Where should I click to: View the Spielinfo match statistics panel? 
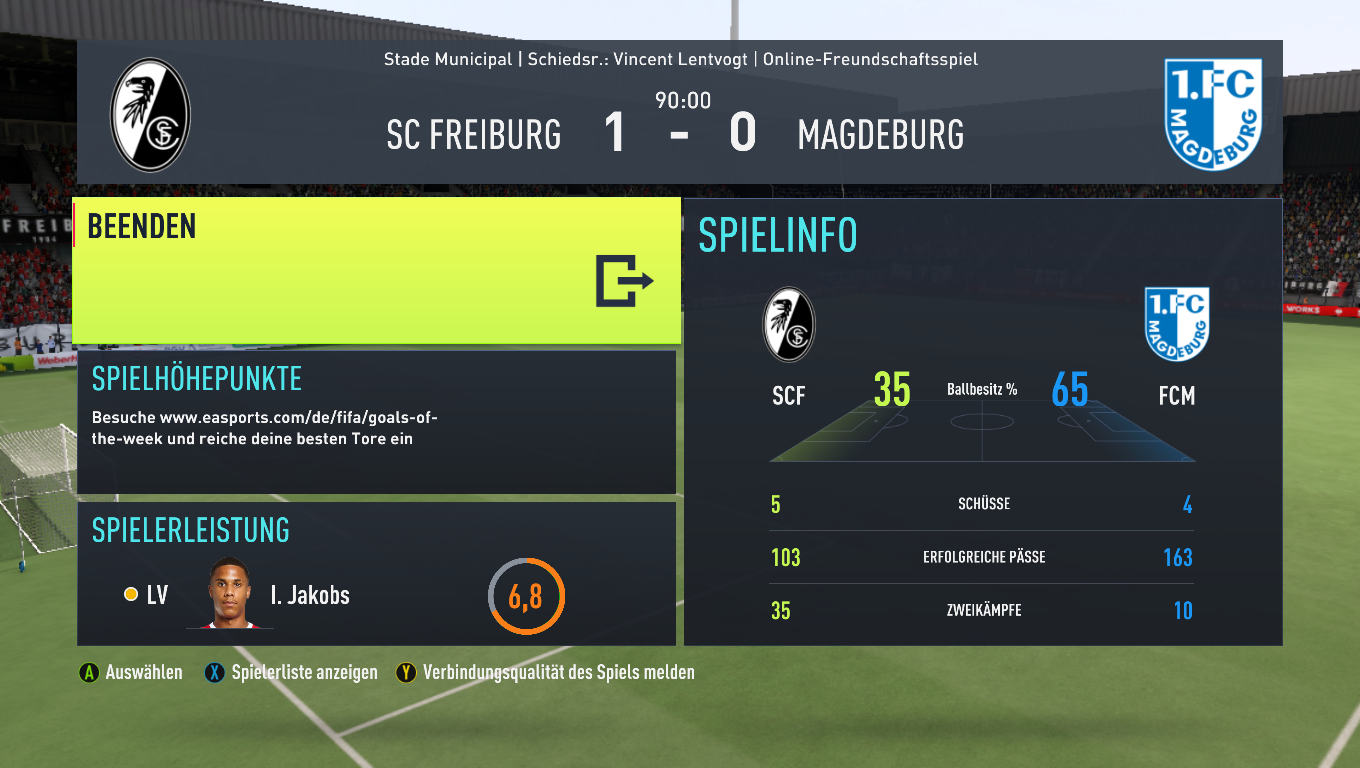pos(982,421)
